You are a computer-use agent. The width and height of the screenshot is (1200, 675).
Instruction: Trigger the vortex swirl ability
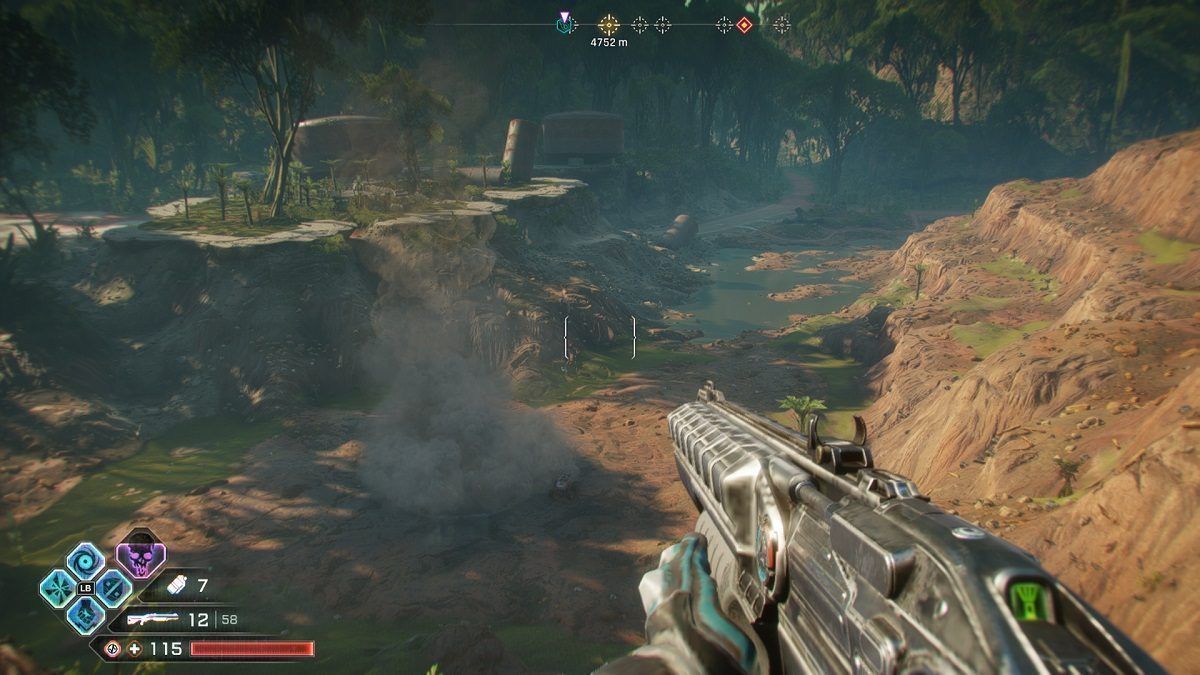click(x=85, y=561)
